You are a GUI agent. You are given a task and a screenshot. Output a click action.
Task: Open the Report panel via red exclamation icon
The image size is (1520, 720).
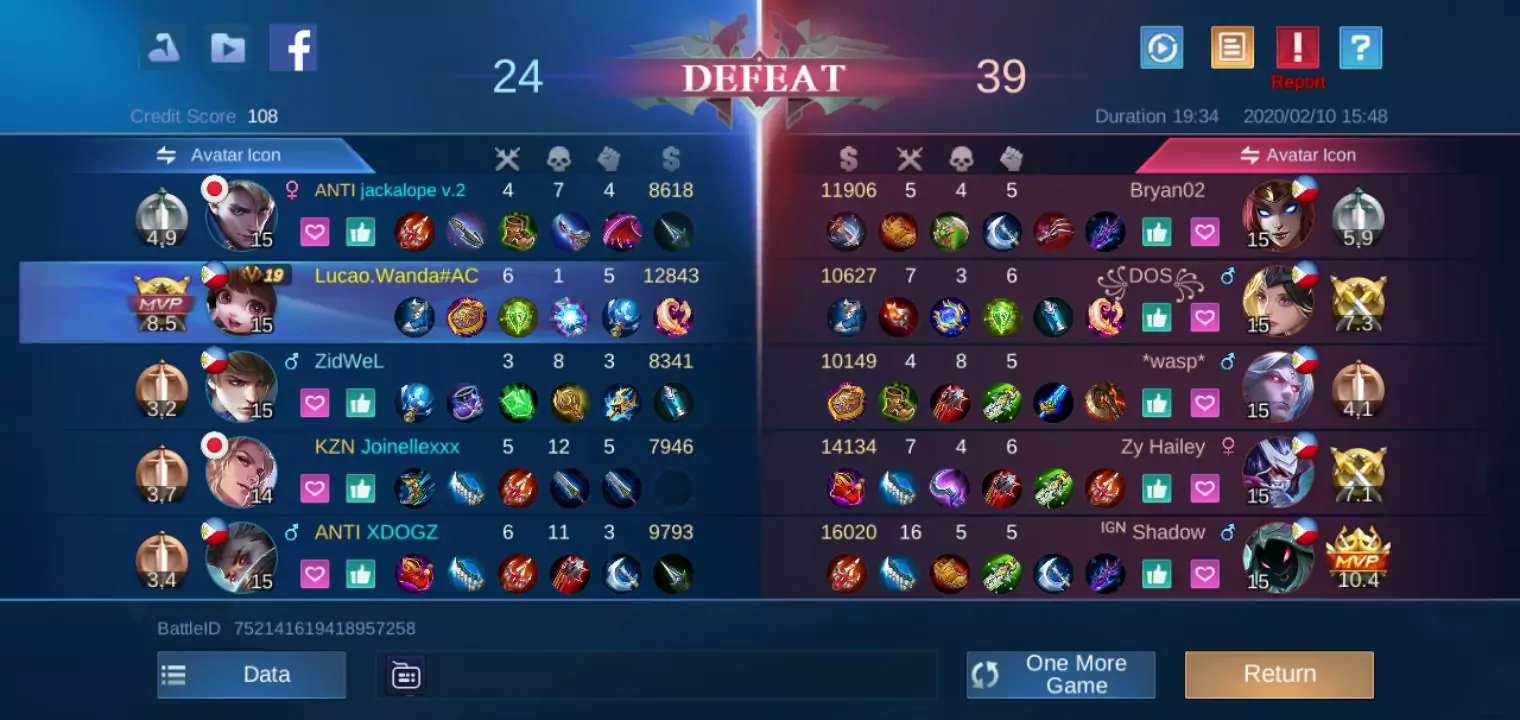(x=1299, y=46)
